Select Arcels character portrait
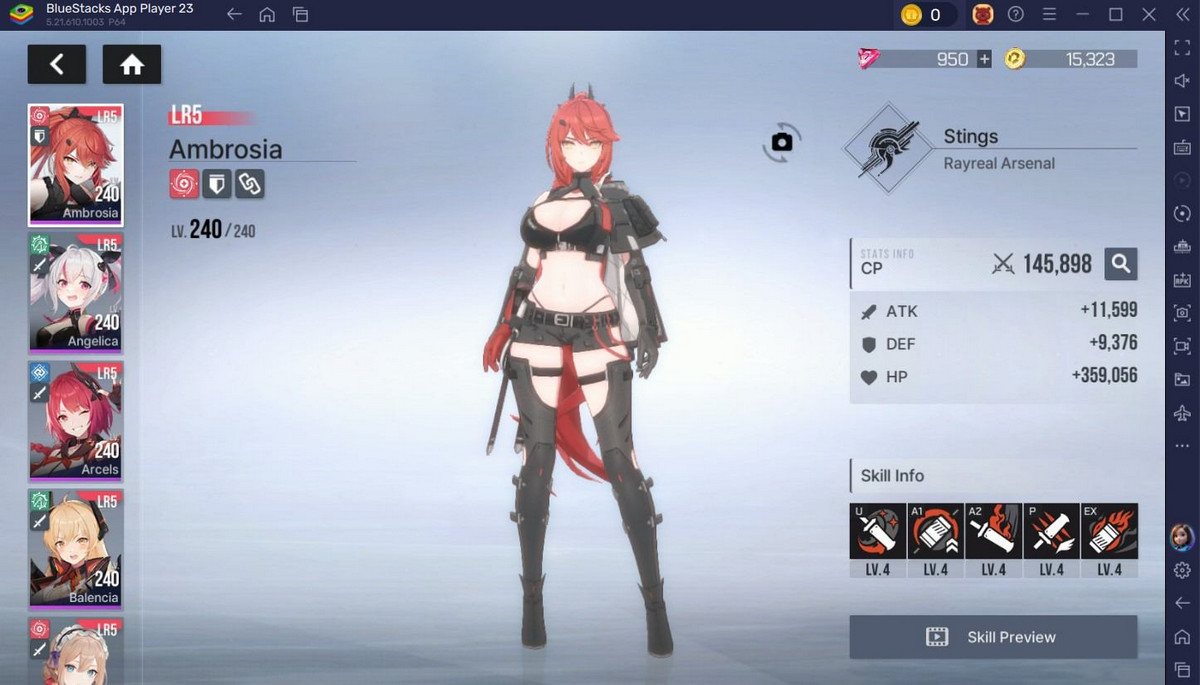 (x=76, y=420)
